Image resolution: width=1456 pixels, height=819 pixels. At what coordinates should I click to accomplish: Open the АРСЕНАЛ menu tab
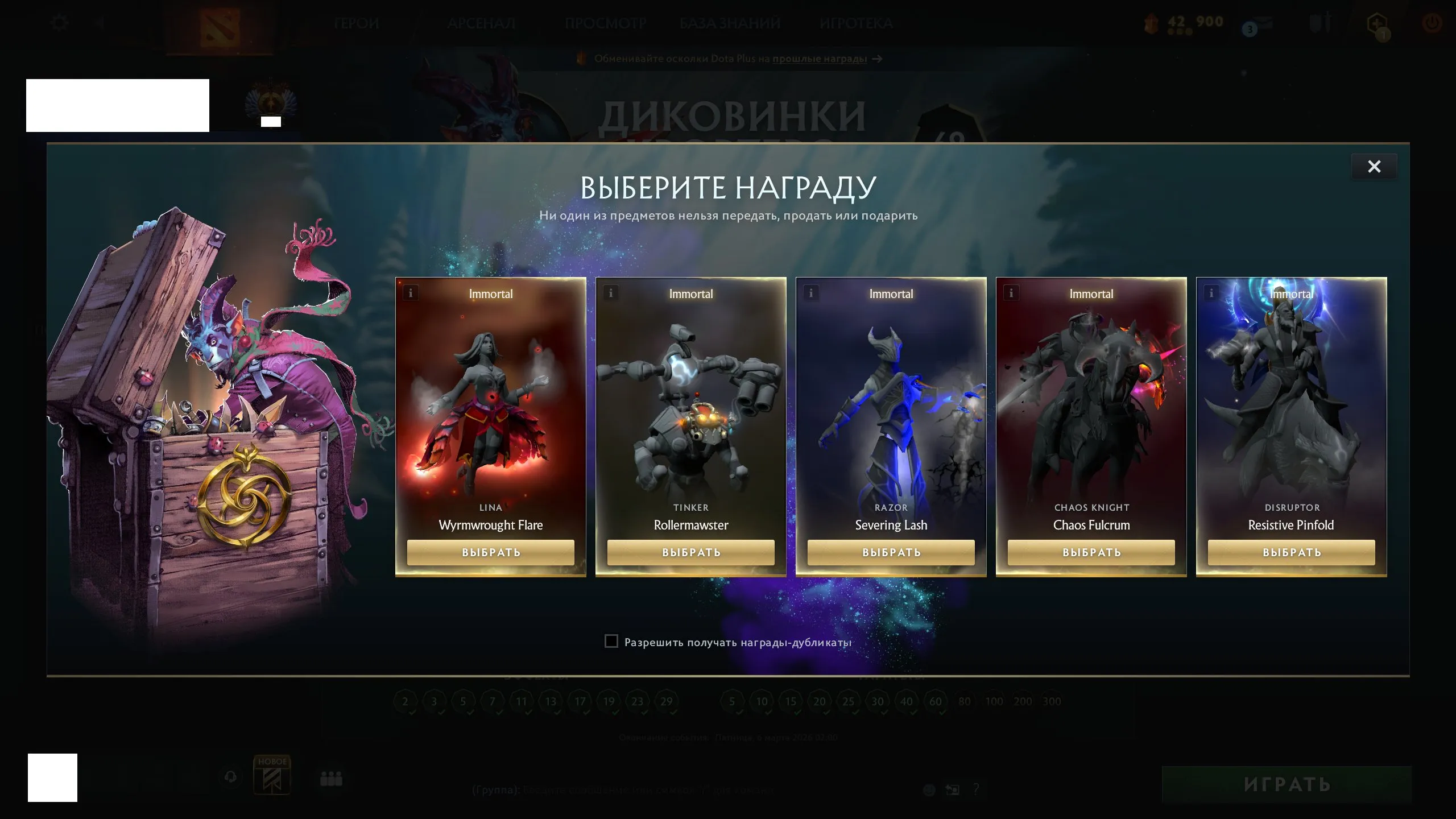[x=482, y=23]
